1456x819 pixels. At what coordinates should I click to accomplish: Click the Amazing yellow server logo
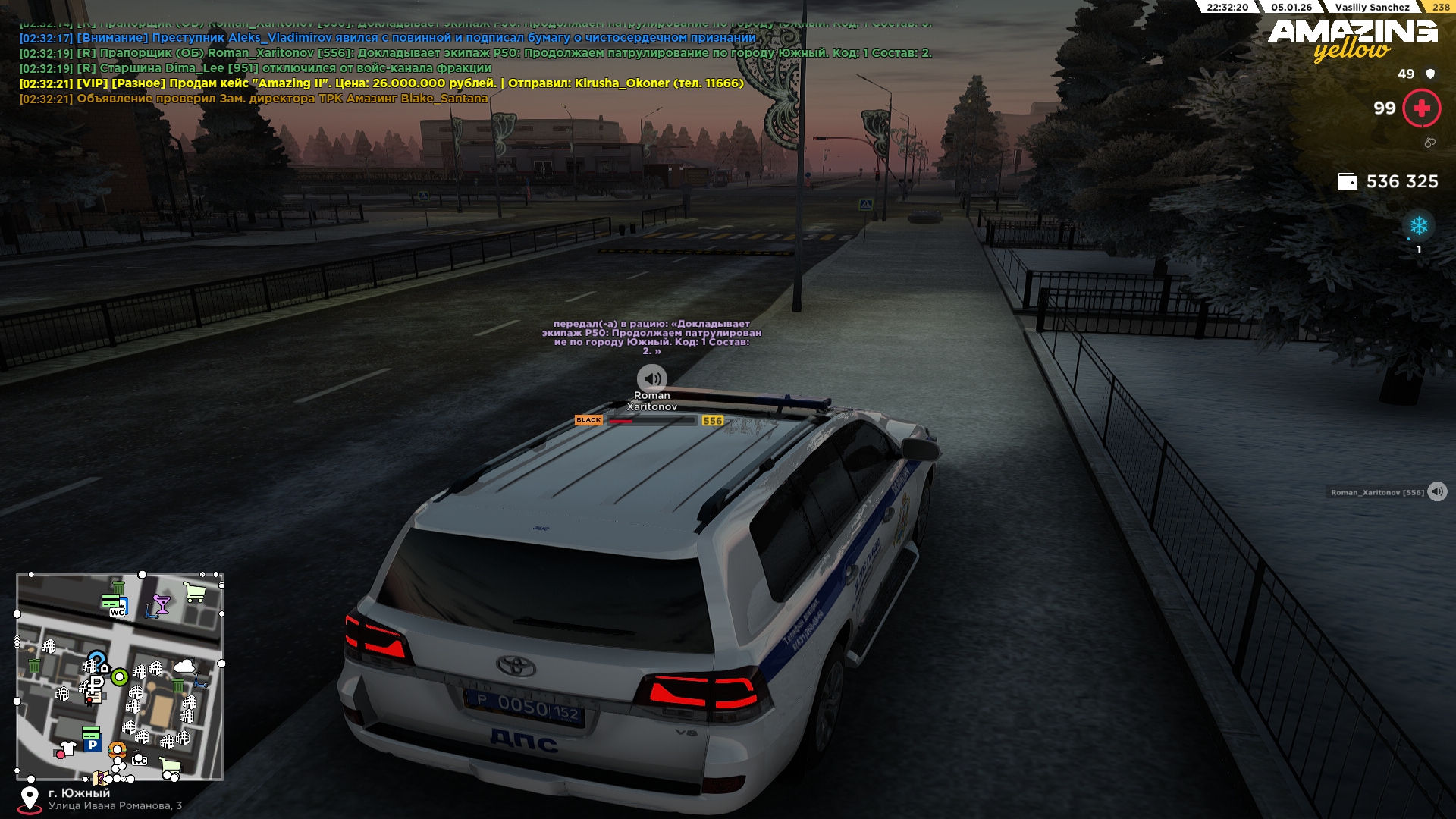(1352, 38)
